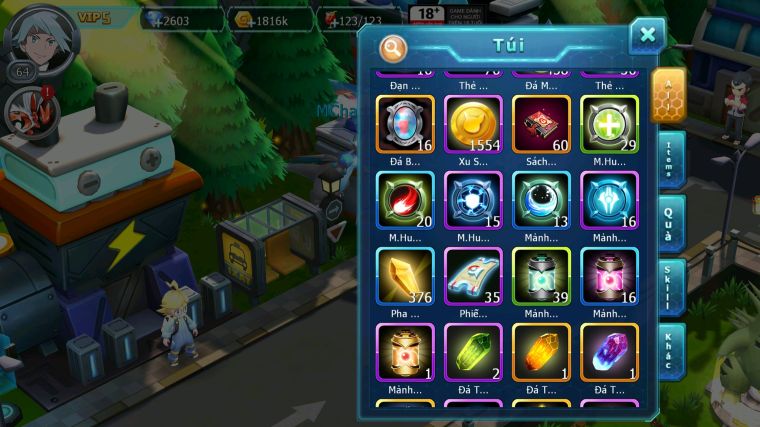Pick the green lantern fragment with 39
The height and width of the screenshot is (427, 760).
(x=541, y=276)
